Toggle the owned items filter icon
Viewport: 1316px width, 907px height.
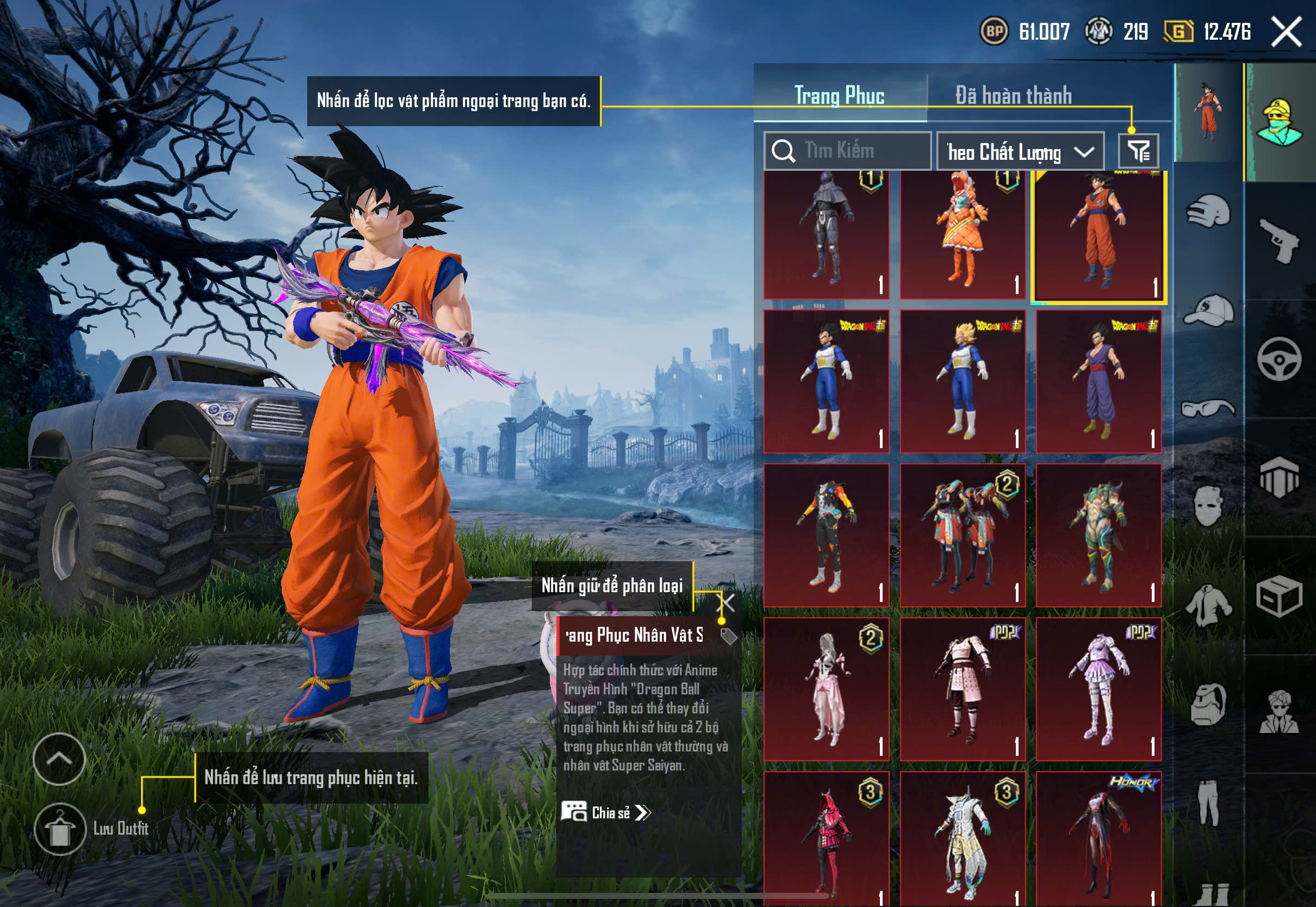pyautogui.click(x=1138, y=151)
